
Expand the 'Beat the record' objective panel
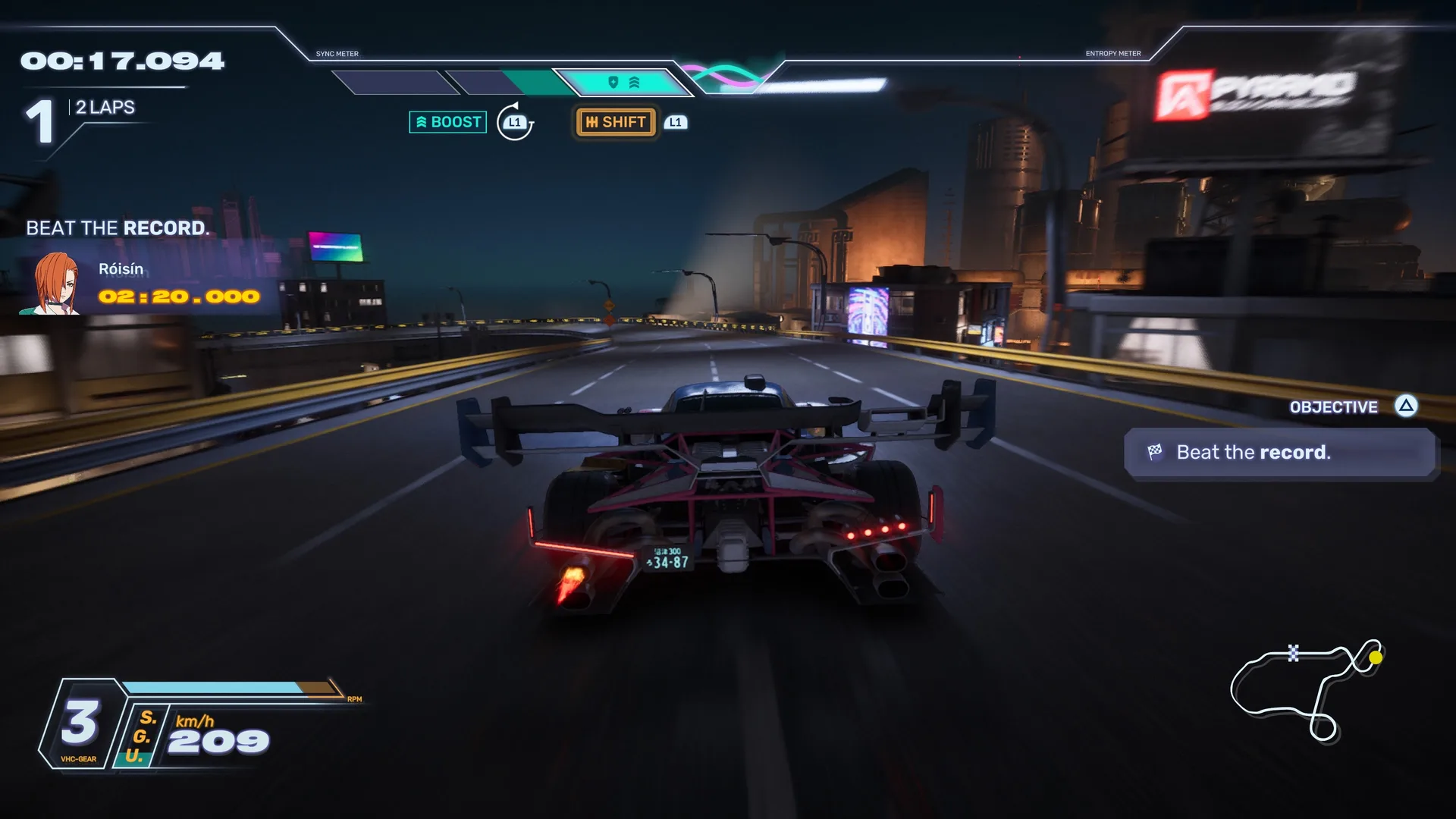1279,453
